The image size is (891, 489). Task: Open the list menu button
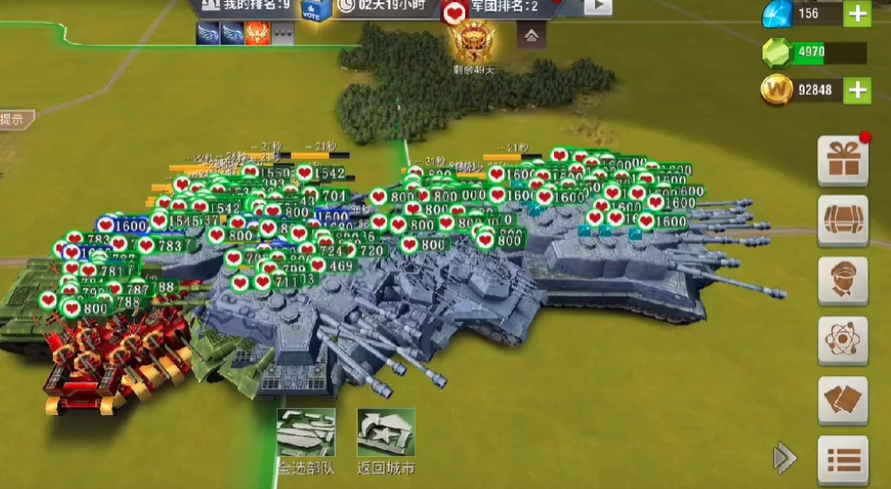(842, 459)
